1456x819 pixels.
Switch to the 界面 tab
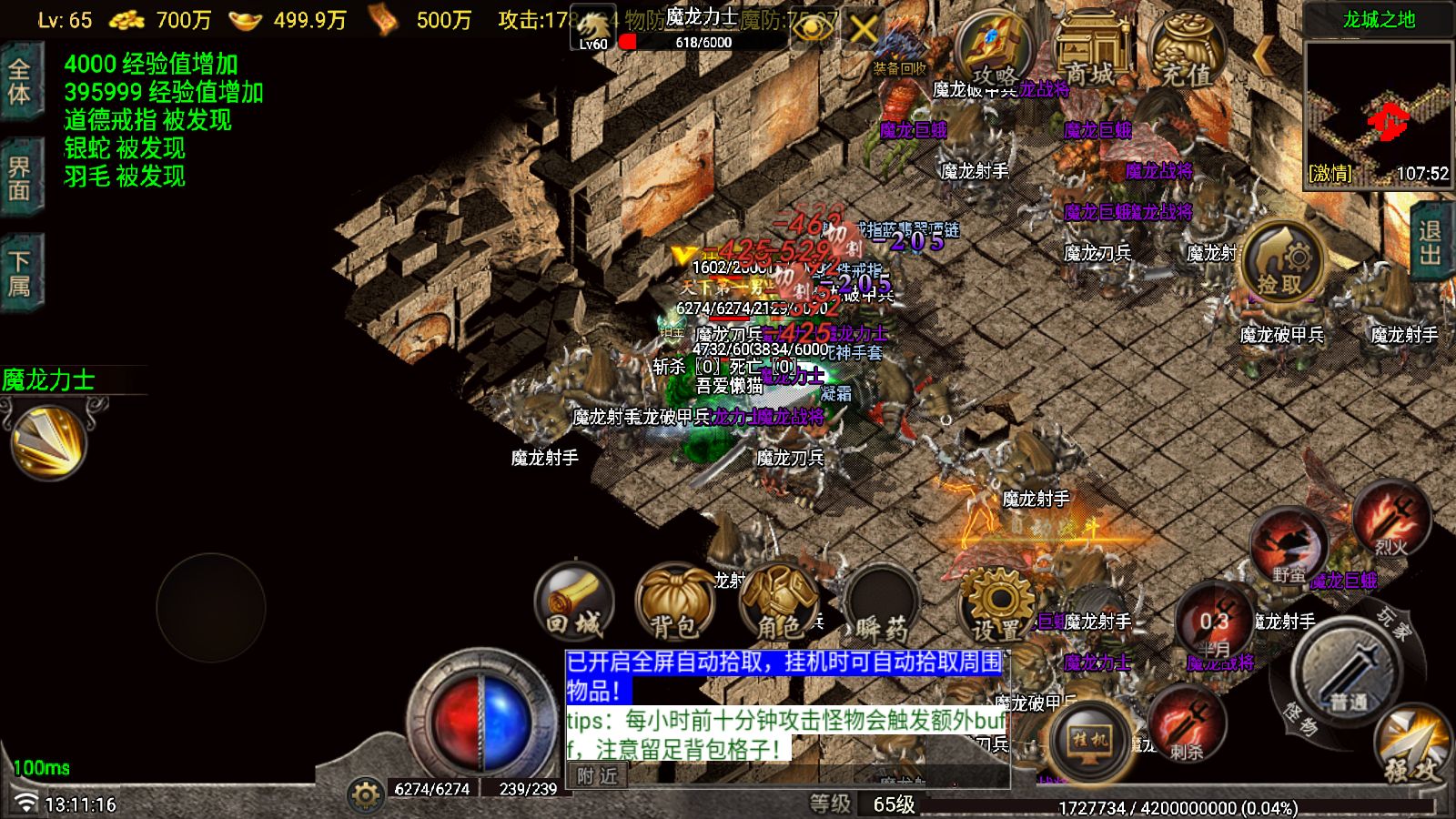coord(20,178)
